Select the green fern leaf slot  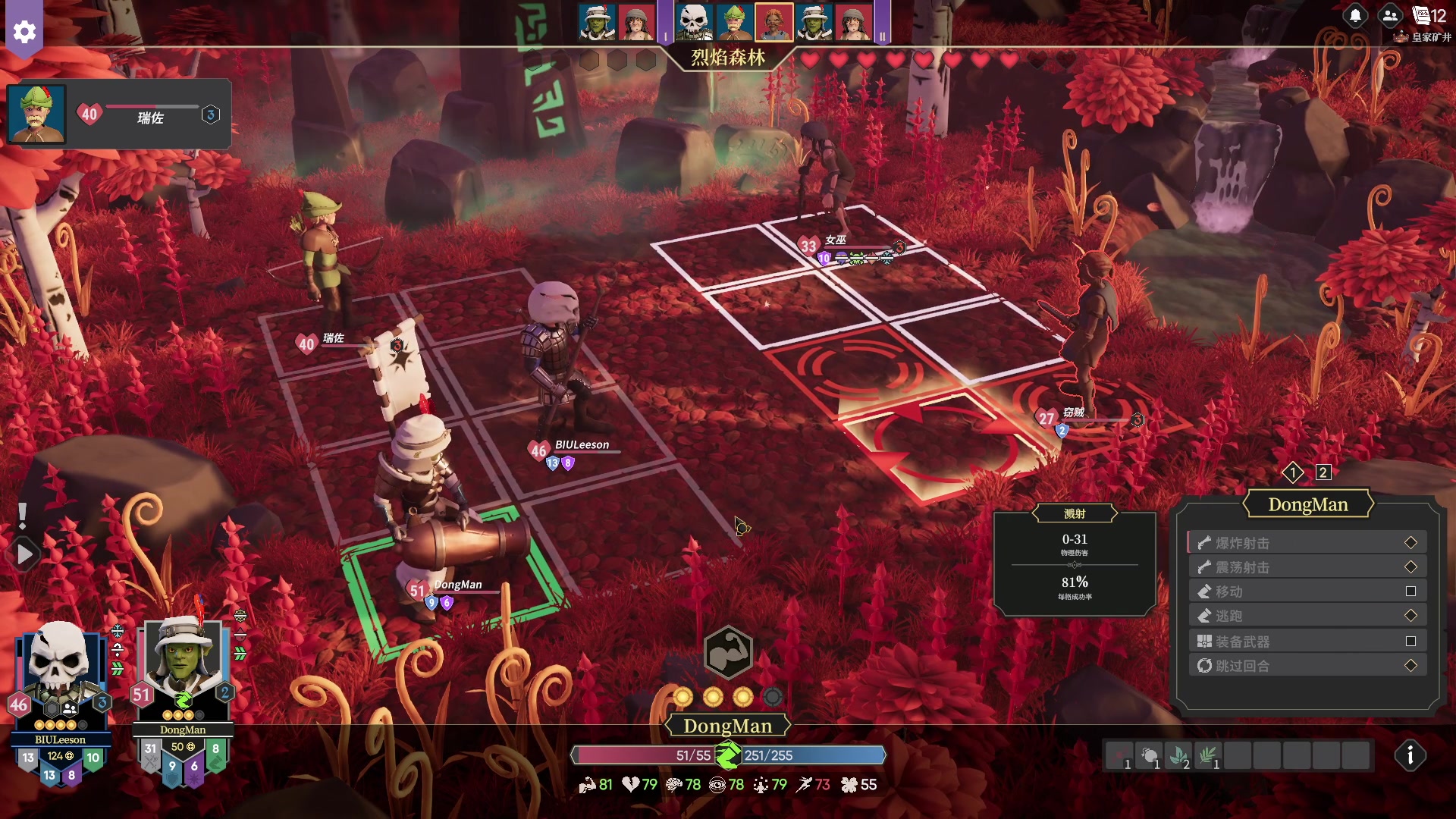point(1208,755)
